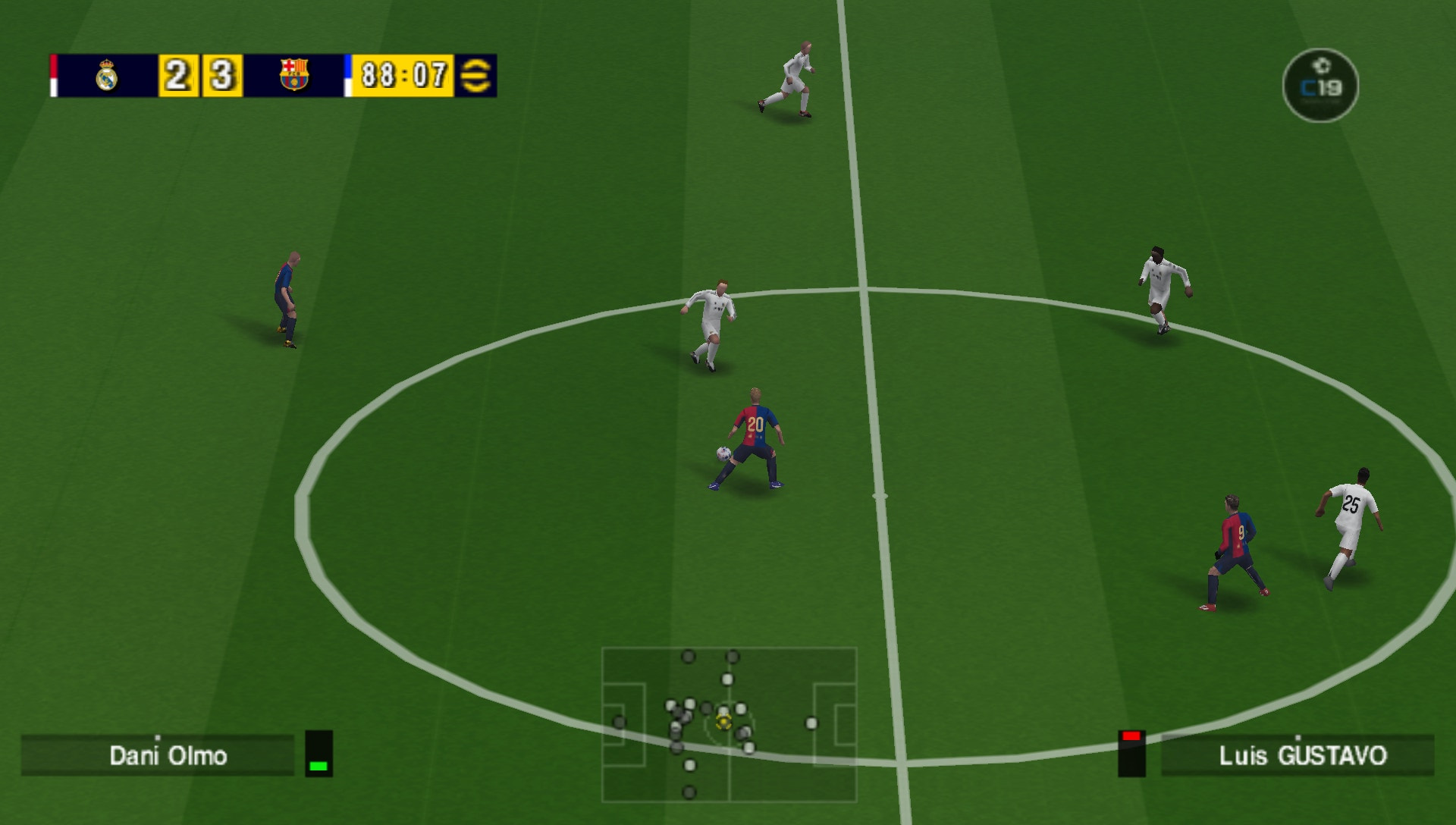Click the green stamina gauge next to Dani Olmo
This screenshot has height=825, width=1456.
[x=318, y=767]
